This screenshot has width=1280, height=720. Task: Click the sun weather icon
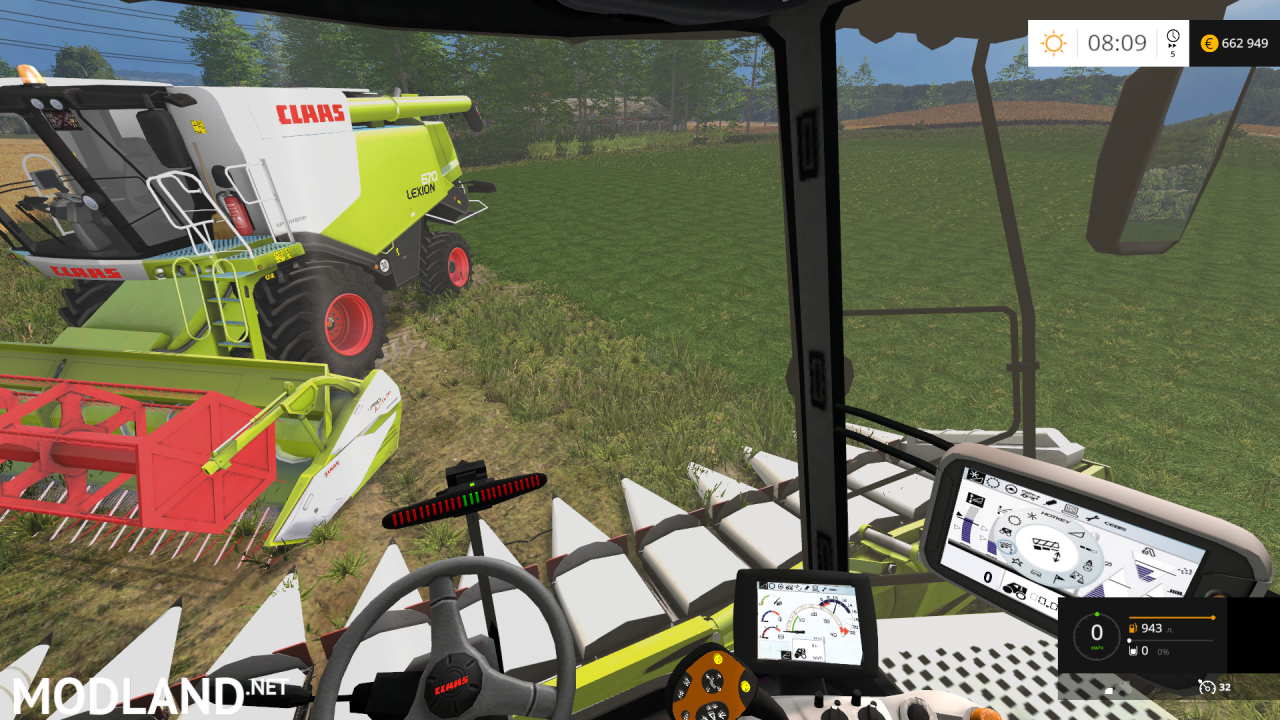pyautogui.click(x=1053, y=43)
